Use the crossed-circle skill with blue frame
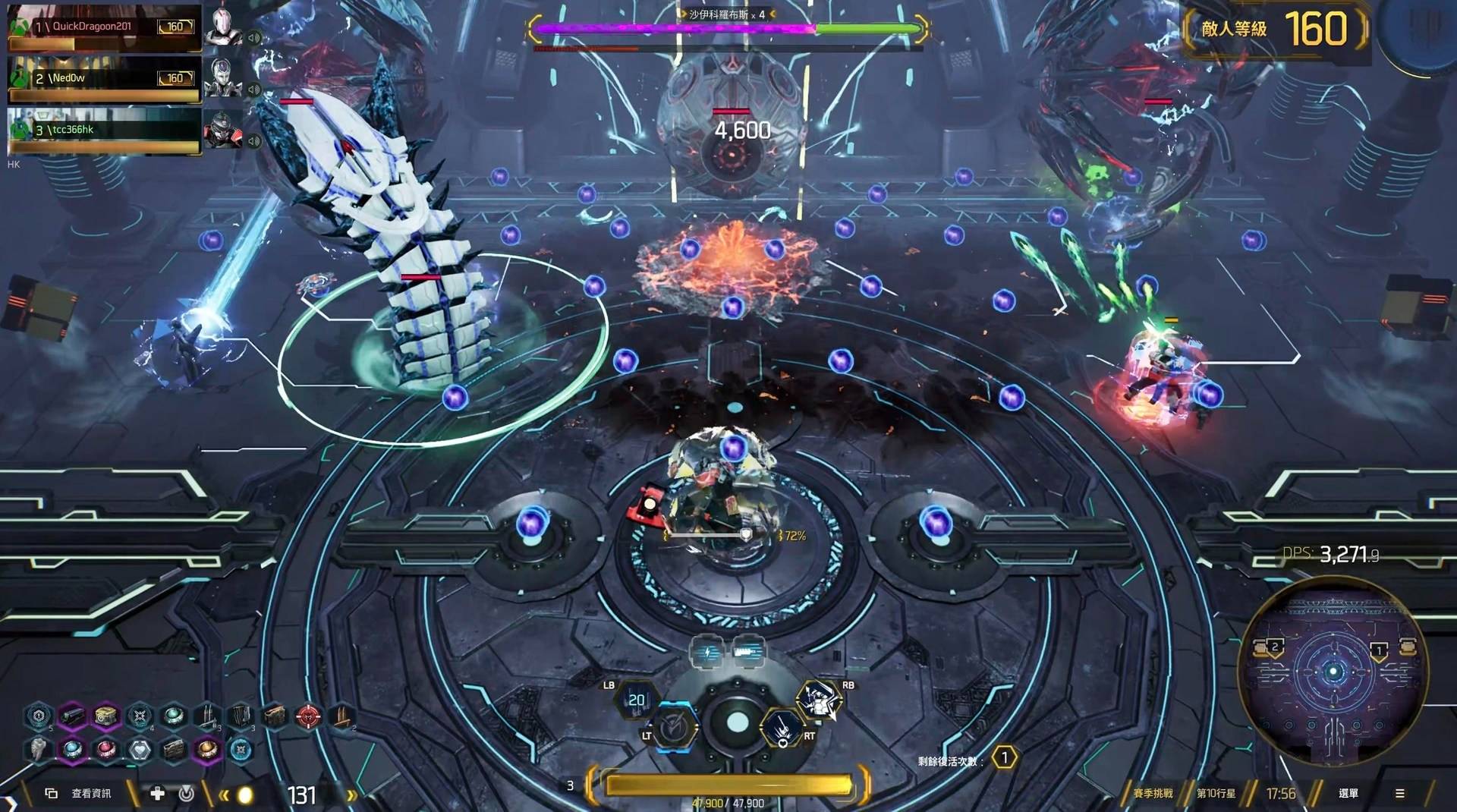The width and height of the screenshot is (1457, 812). 673,729
